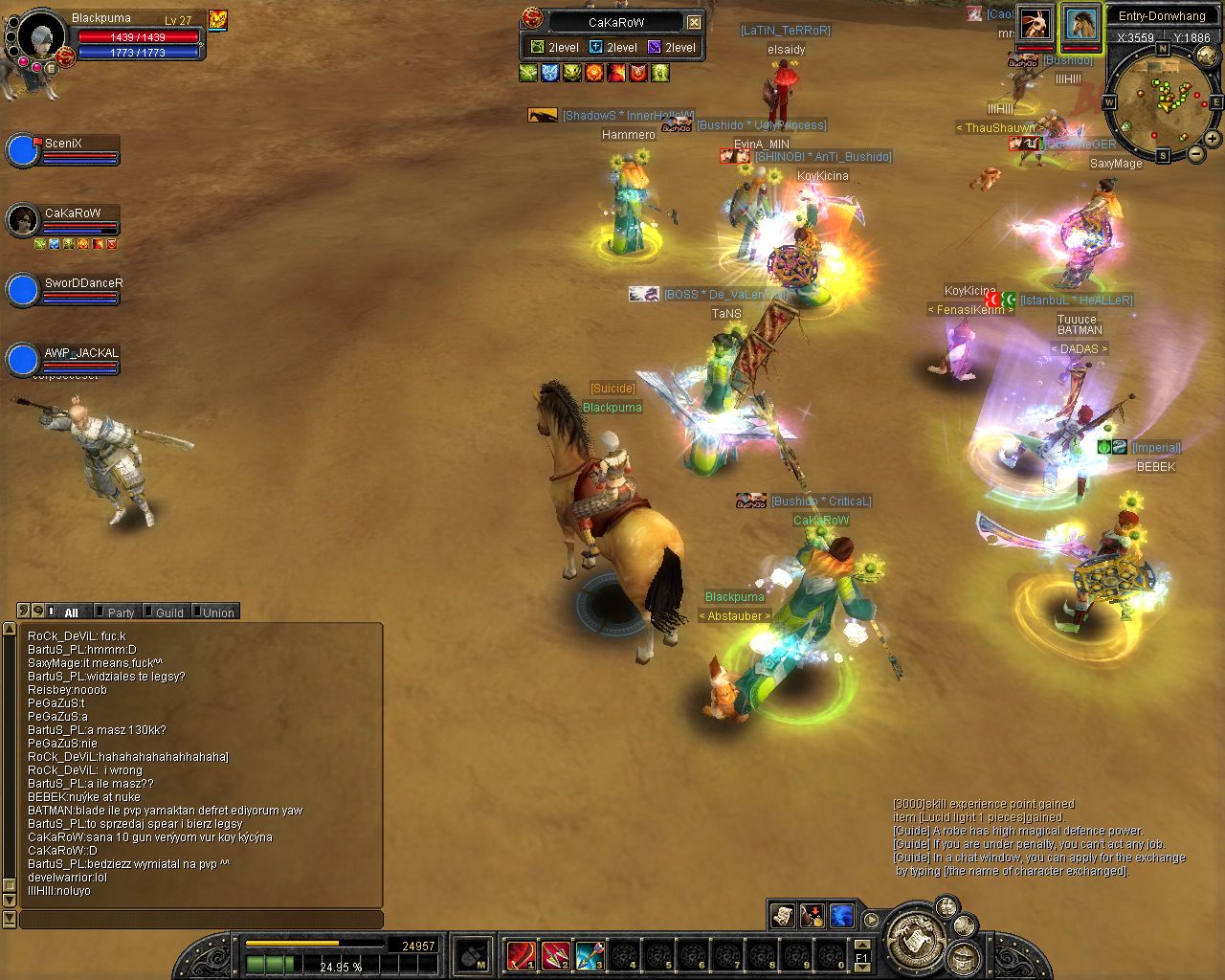Select the horse mount portrait
Image resolution: width=1225 pixels, height=980 pixels.
pyautogui.click(x=1081, y=24)
